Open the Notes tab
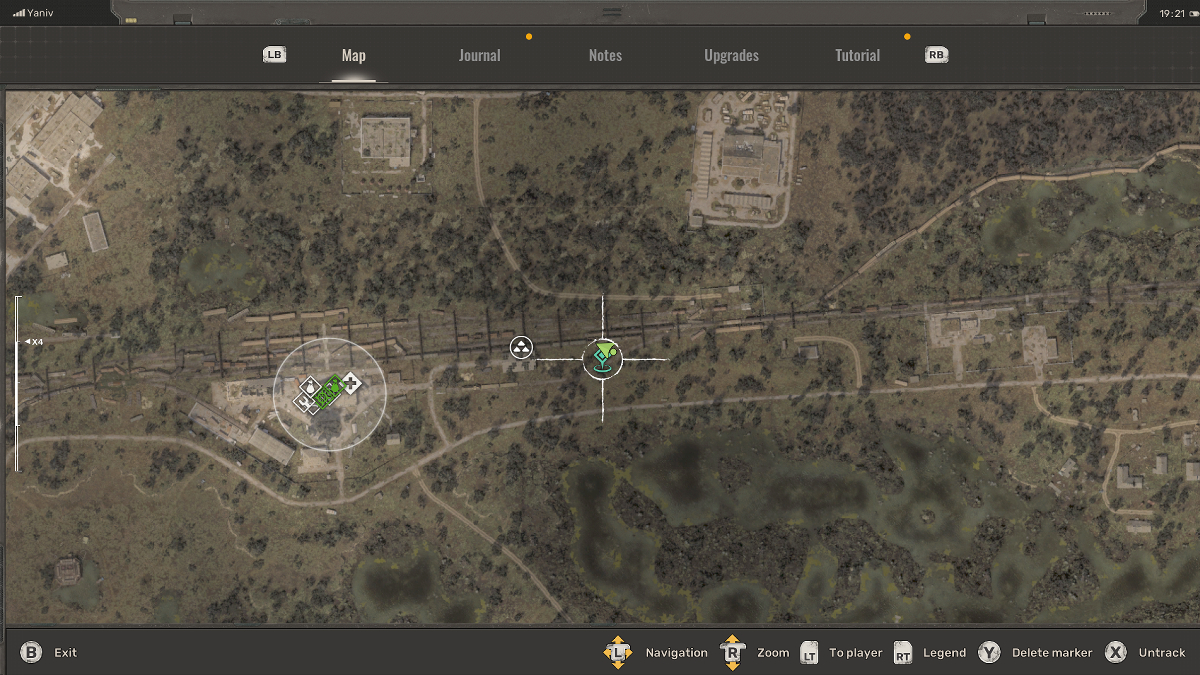Viewport: 1200px width, 675px height. 605,56
